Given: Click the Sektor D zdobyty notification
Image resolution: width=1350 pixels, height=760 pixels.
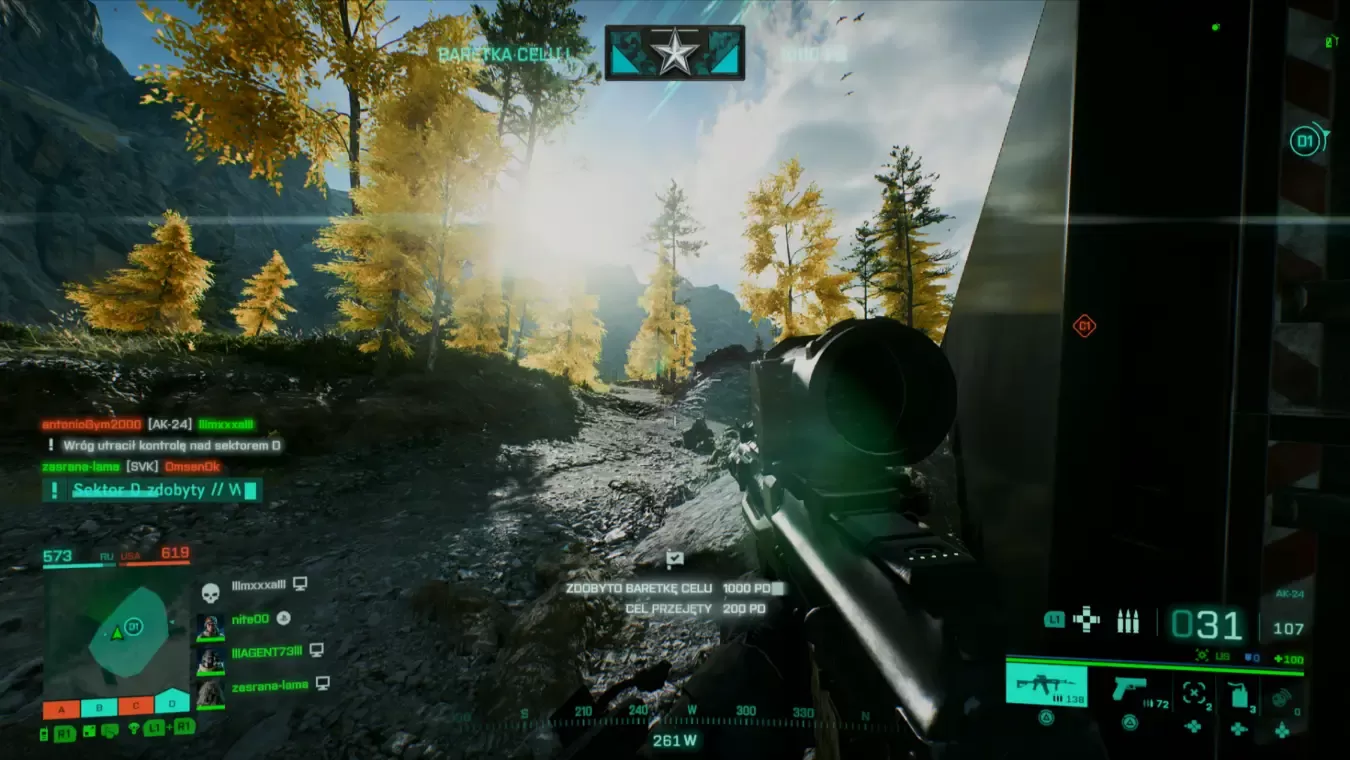Looking at the screenshot, I should [152, 490].
